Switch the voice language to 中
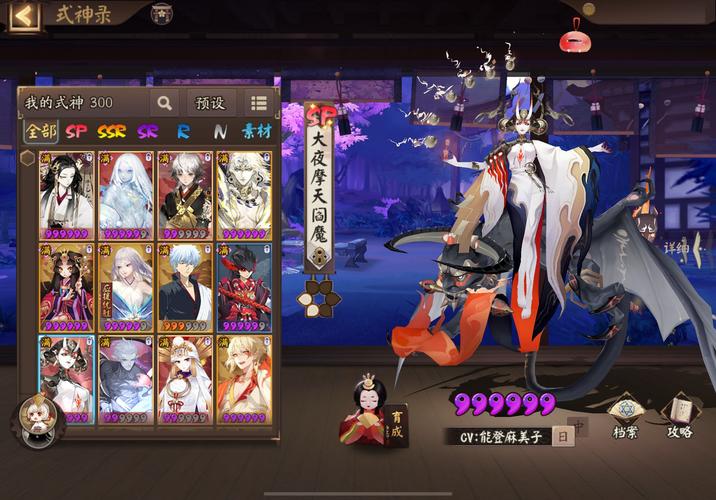 coord(578,425)
